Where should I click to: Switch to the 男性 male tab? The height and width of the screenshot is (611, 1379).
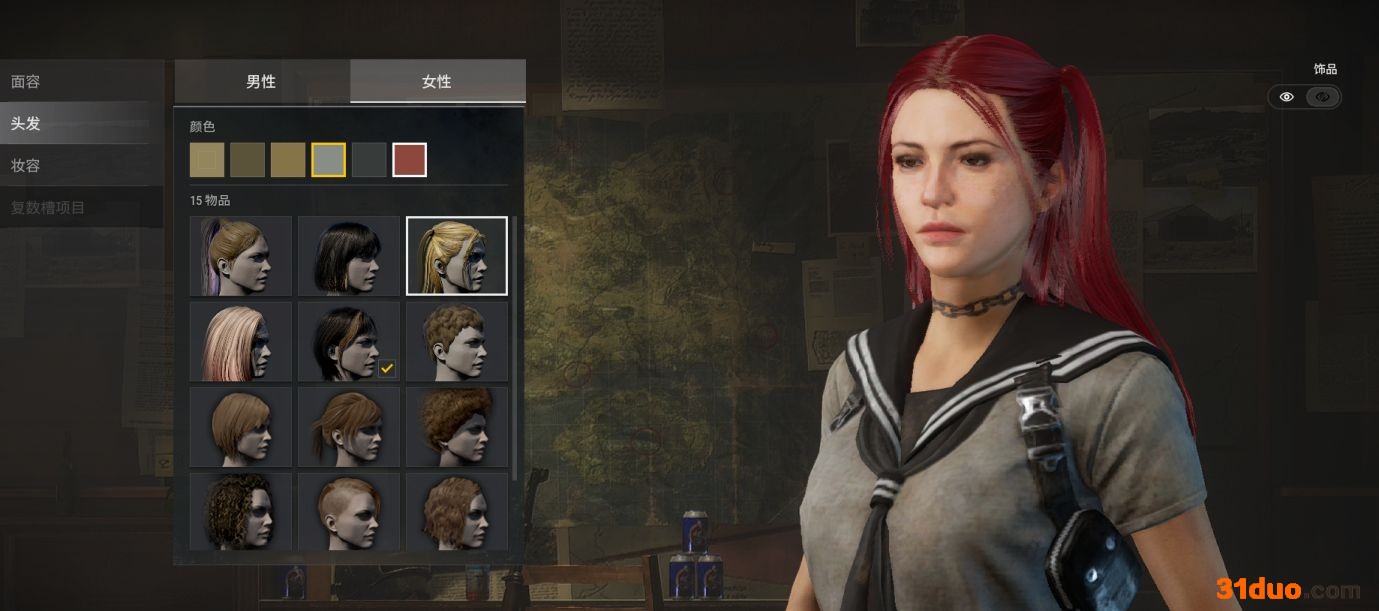click(262, 81)
